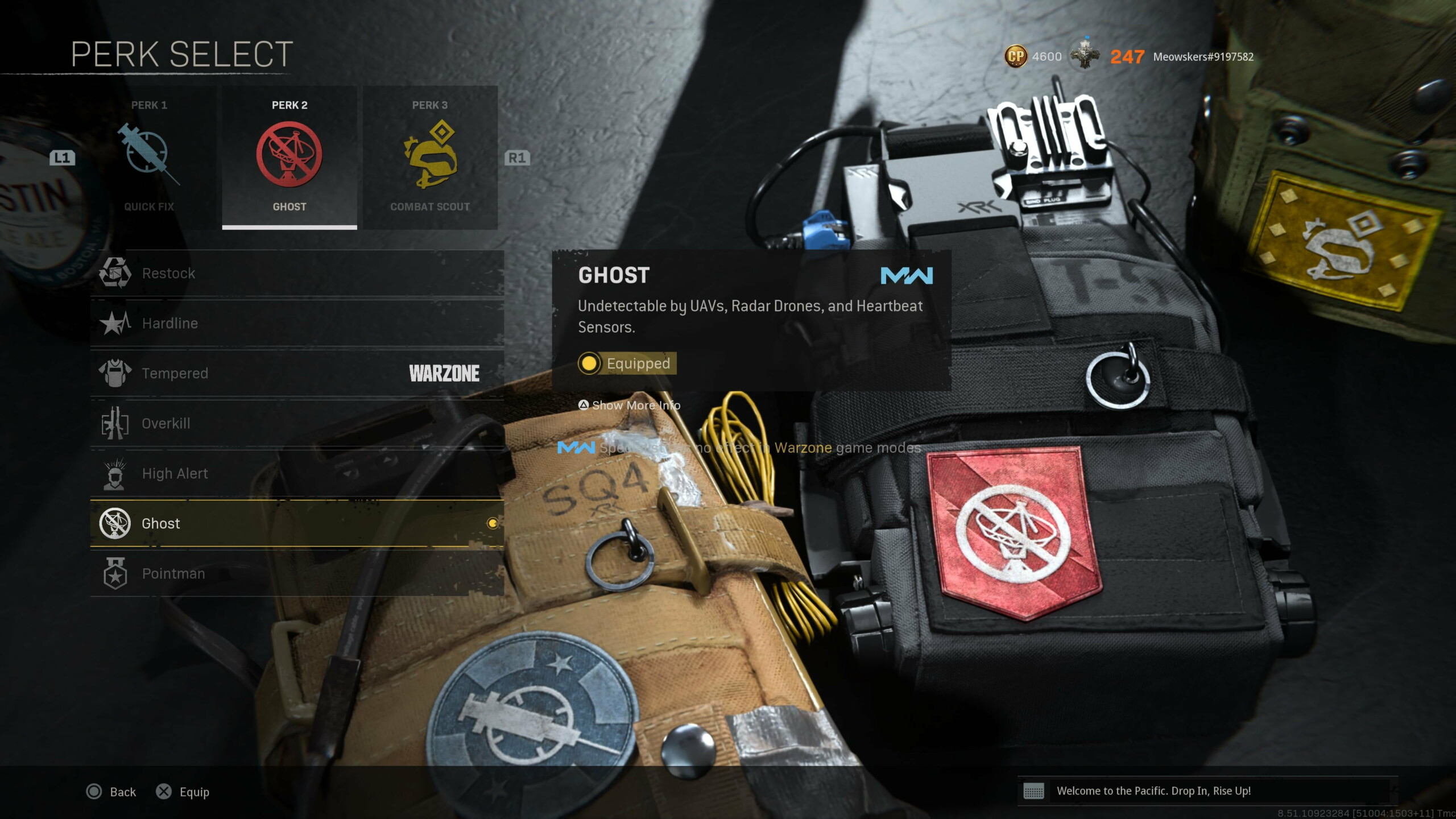Go back from Perk Select
The image size is (1456, 819).
(x=111, y=792)
